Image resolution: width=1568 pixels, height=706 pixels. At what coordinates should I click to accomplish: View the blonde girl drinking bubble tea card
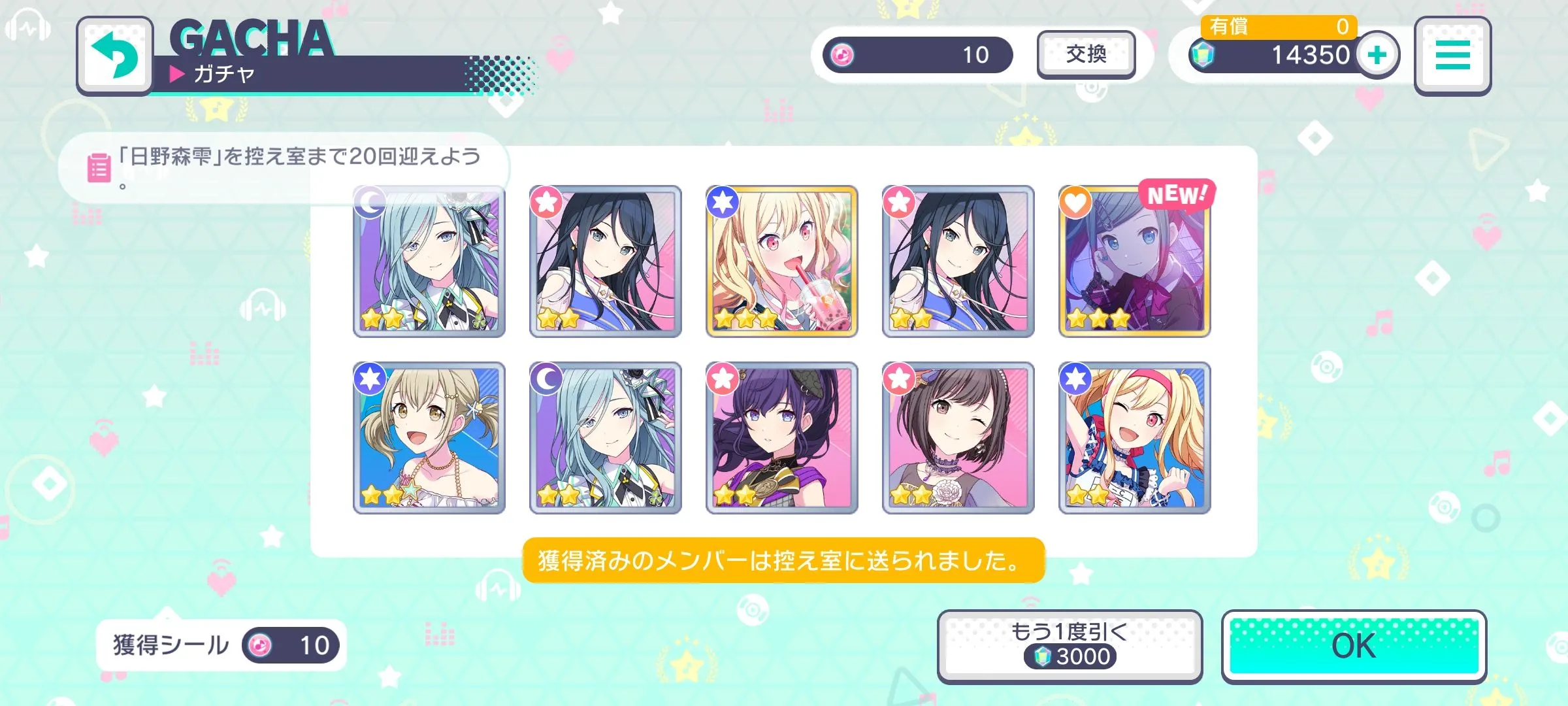pyautogui.click(x=781, y=261)
